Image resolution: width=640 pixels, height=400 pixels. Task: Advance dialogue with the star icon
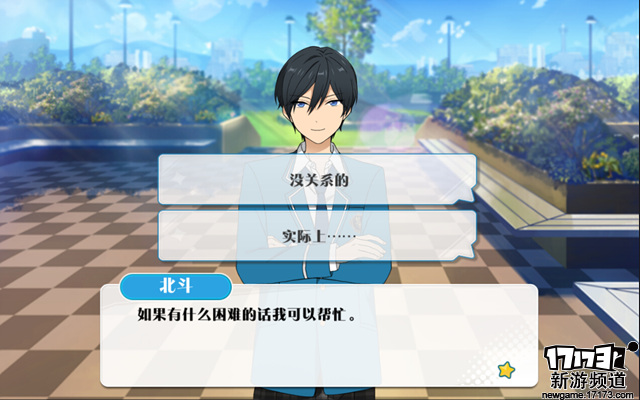[507, 370]
